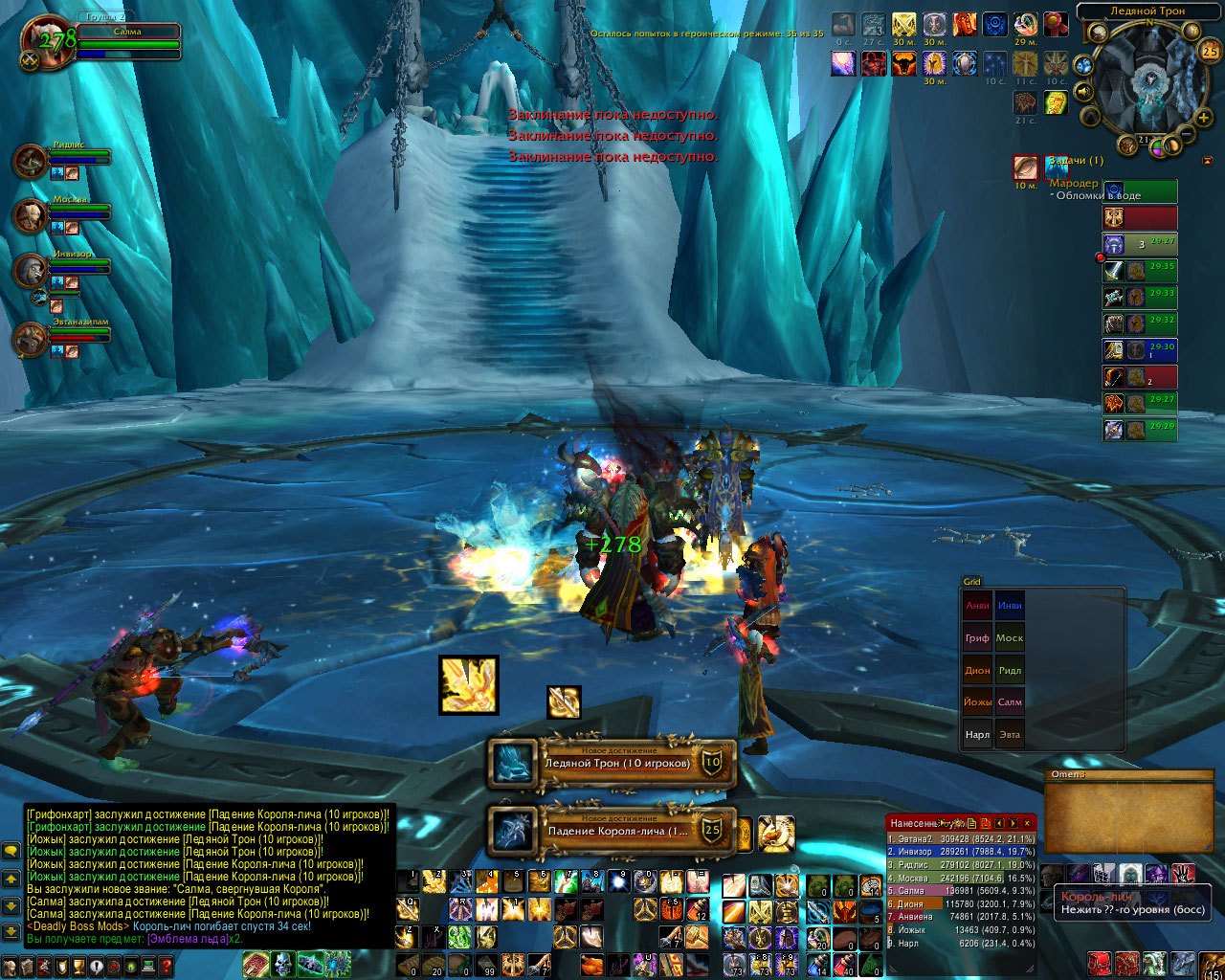Open the Ледяной Трон (10 игроков) achievement alert
The image size is (1225, 980).
tap(612, 763)
